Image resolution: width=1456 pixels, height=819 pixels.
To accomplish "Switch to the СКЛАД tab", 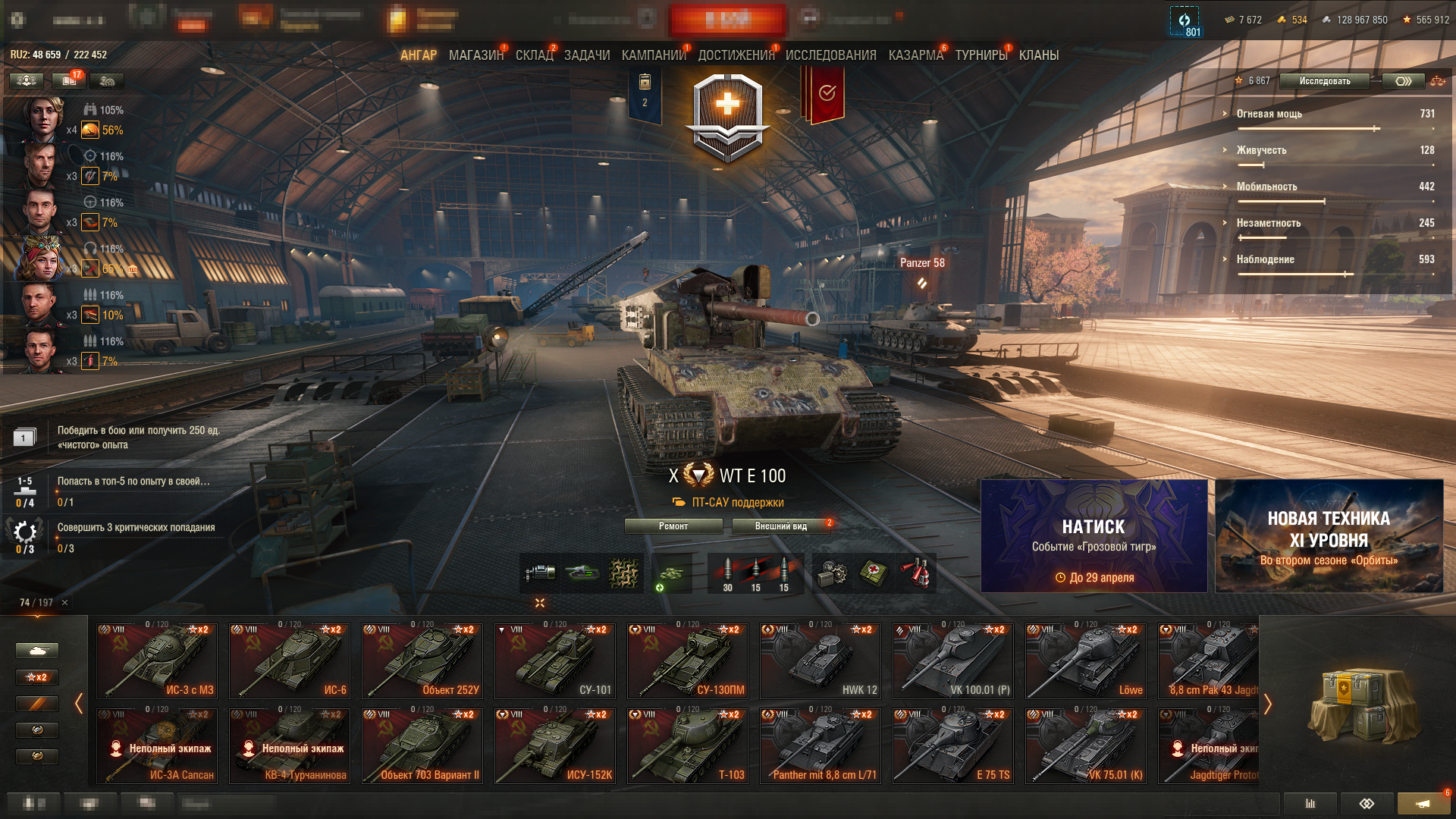I will (x=534, y=55).
